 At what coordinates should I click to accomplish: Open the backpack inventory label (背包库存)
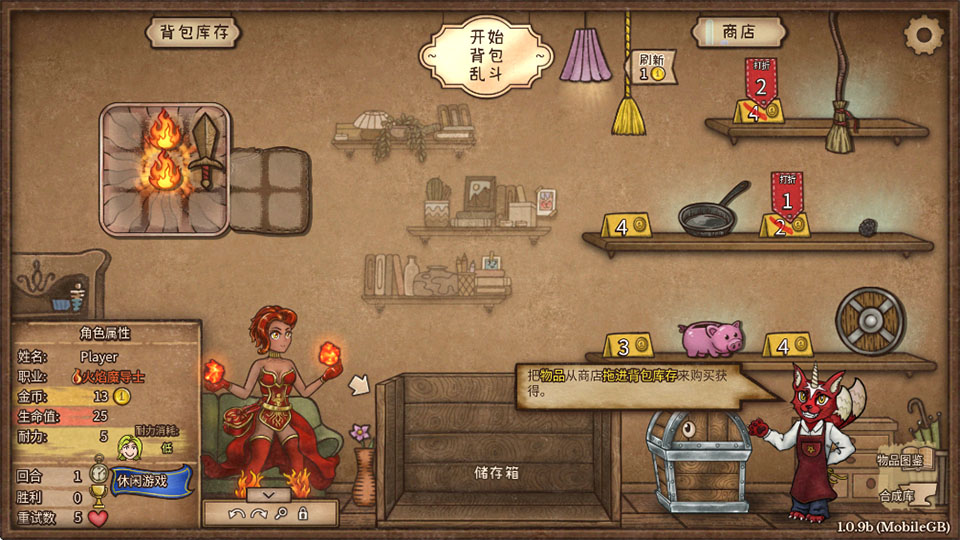194,33
